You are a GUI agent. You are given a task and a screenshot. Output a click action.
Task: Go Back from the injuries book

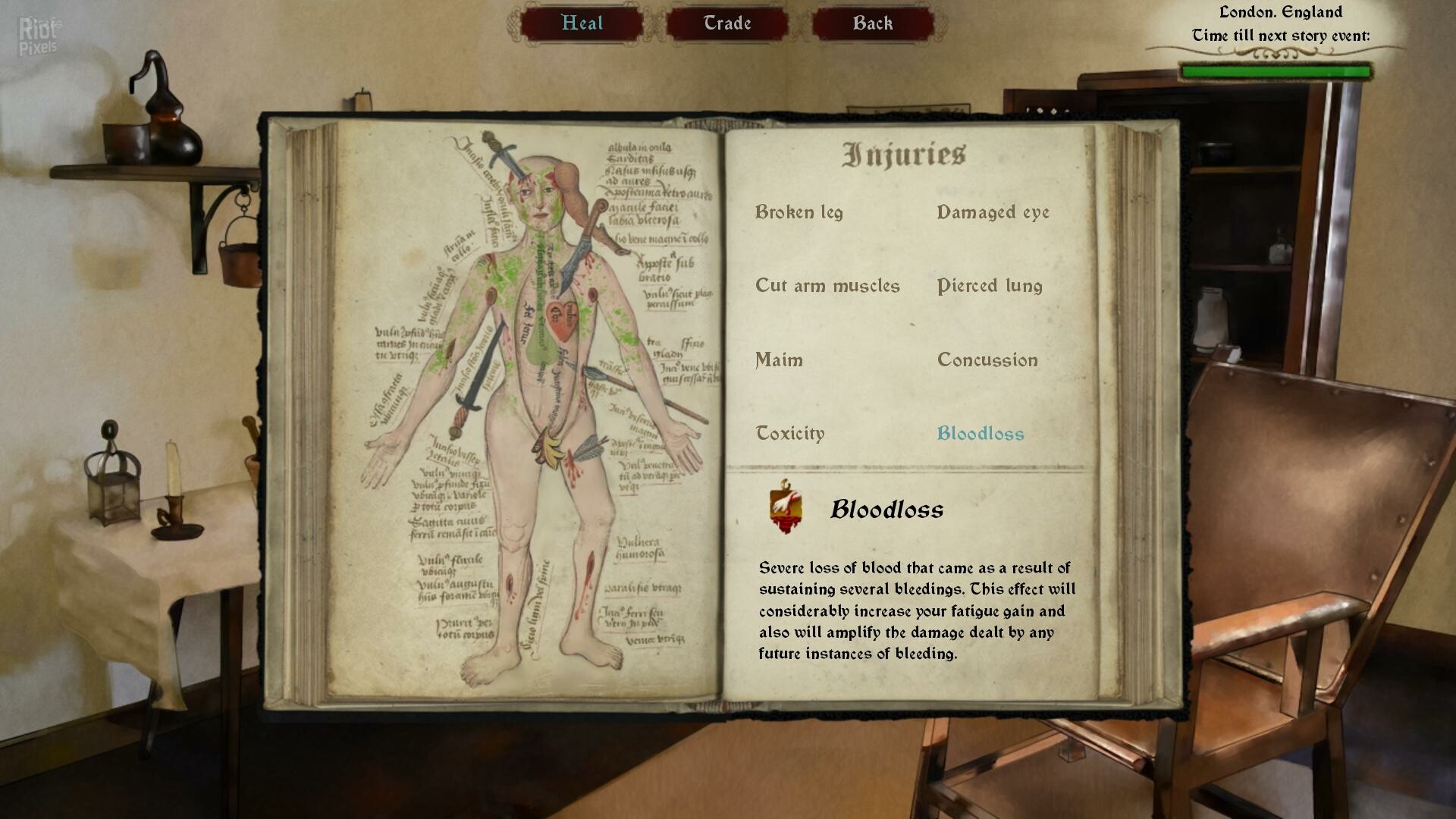[872, 23]
